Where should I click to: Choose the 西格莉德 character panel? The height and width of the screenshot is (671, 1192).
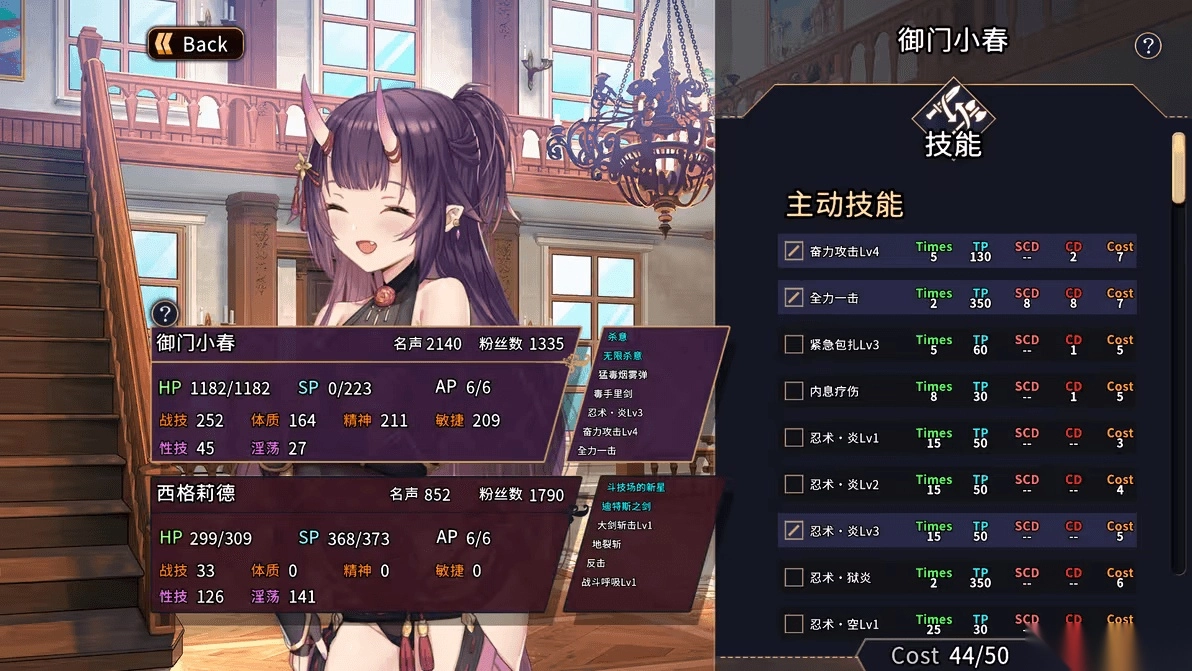(x=360, y=545)
